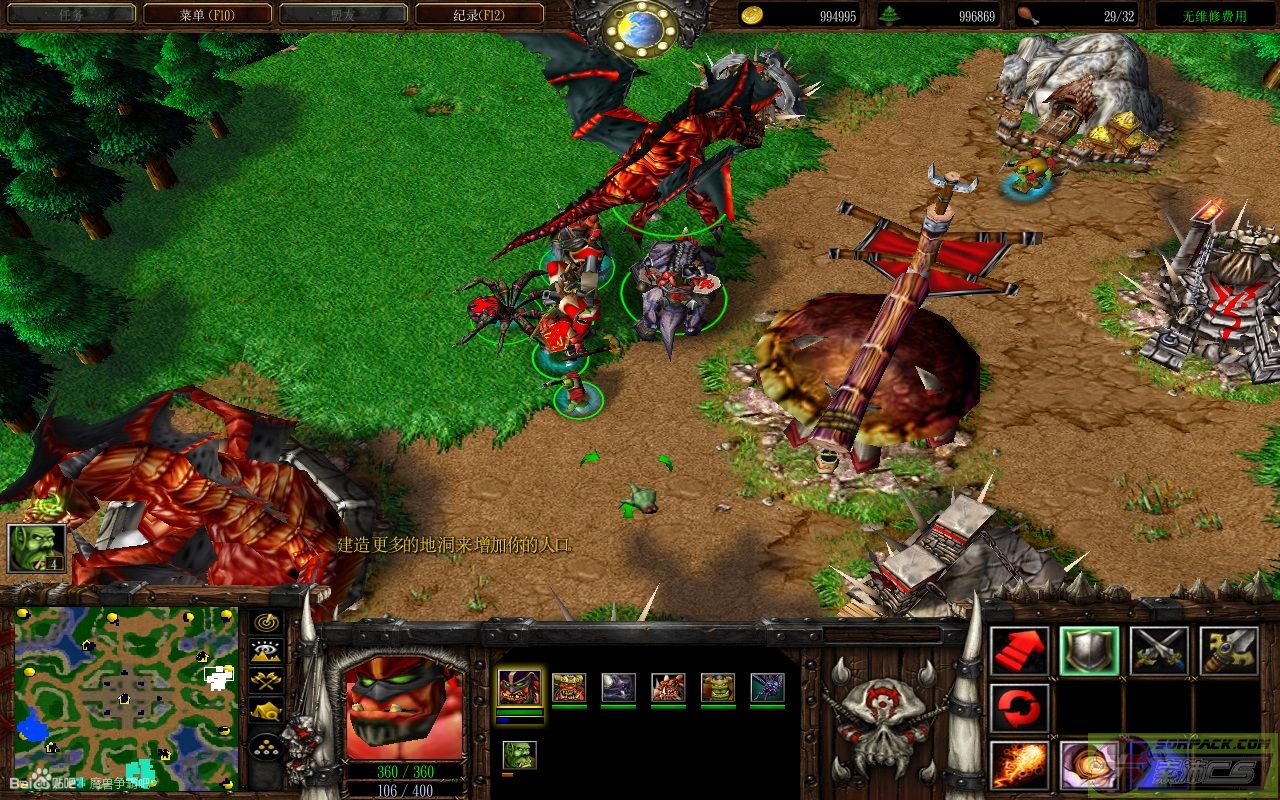Click the minimap
This screenshot has width=1280, height=800.
coord(125,697)
